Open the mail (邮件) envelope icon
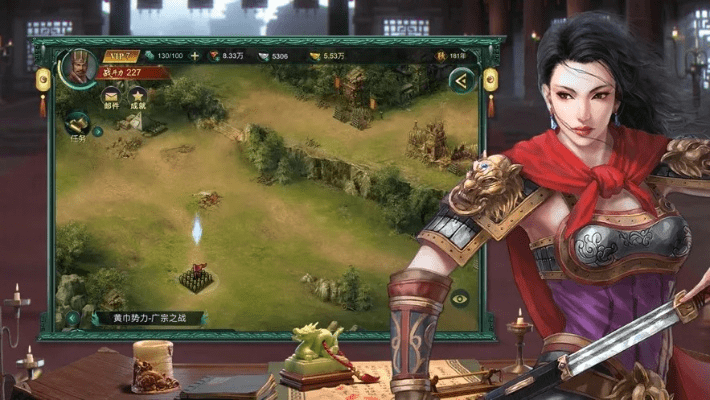The width and height of the screenshot is (710, 400). coord(111,95)
